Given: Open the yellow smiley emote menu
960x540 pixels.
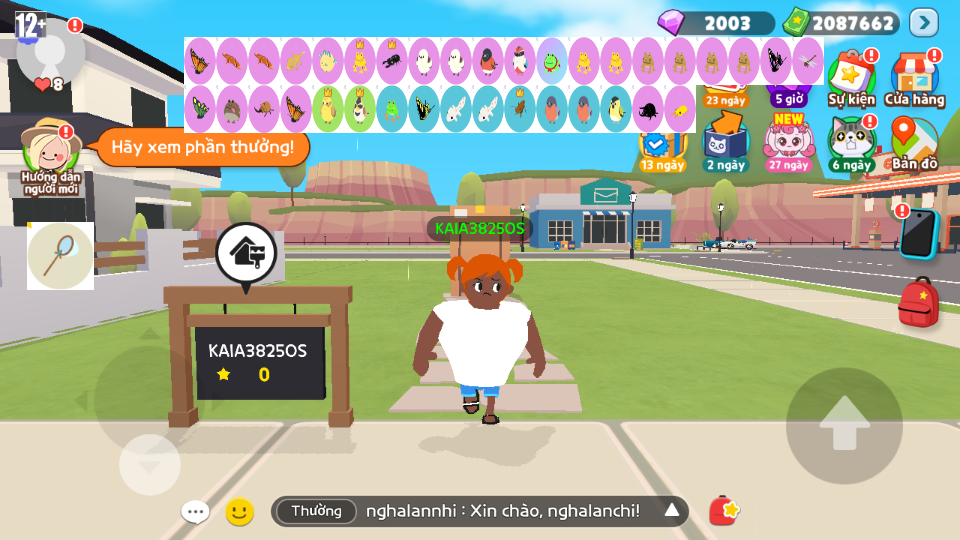Looking at the screenshot, I should point(239,512).
